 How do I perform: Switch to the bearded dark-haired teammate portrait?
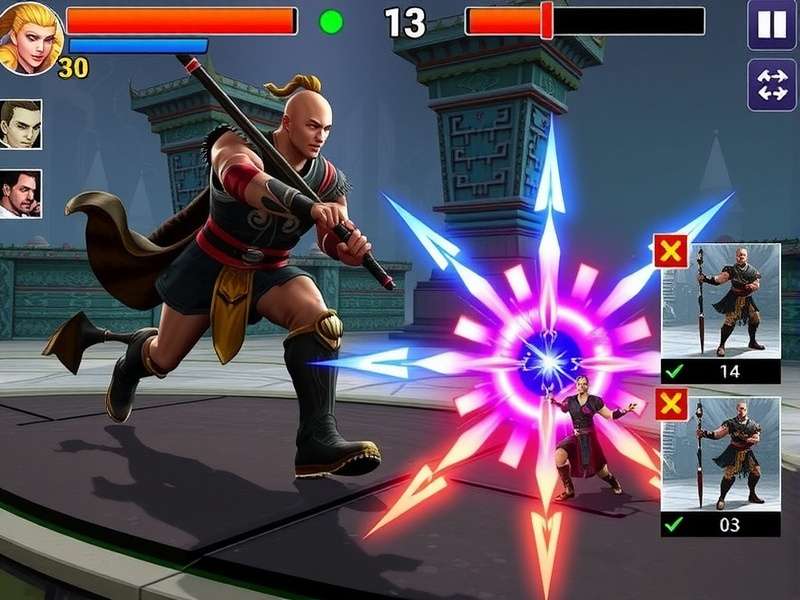(x=21, y=193)
